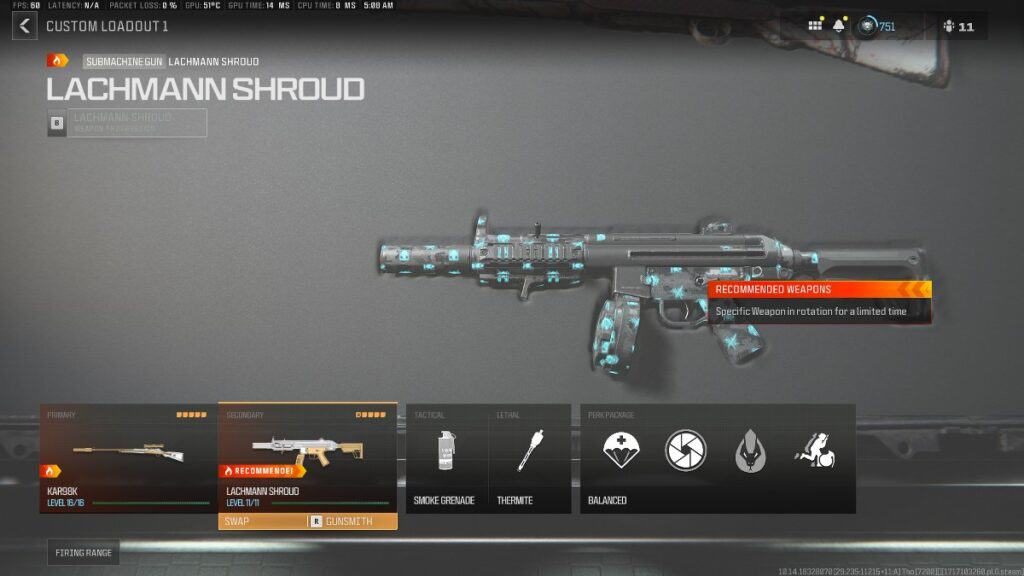
Task: Choose the Smoke Grenade tactical slot
Action: click(x=446, y=458)
